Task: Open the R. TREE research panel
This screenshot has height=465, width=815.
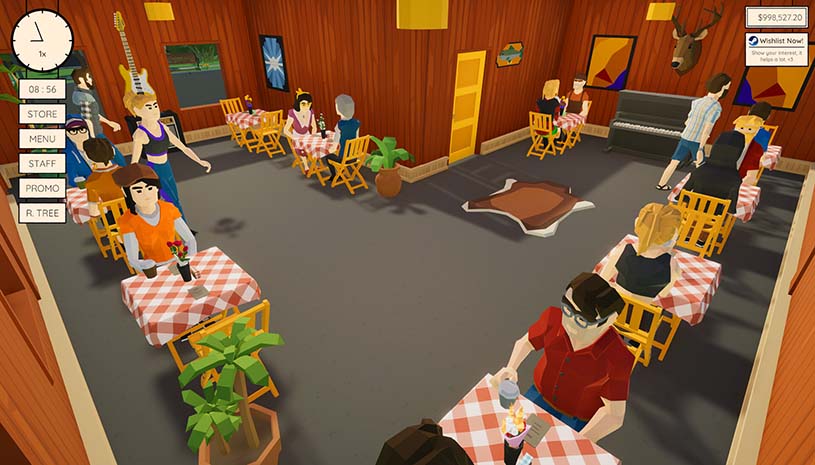Action: coord(42,212)
